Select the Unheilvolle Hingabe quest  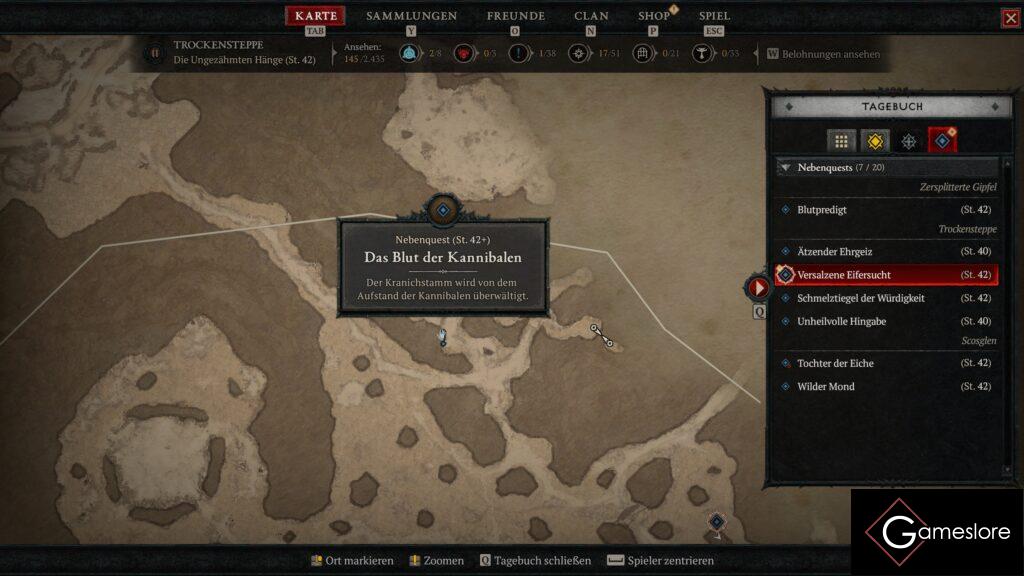(x=843, y=321)
